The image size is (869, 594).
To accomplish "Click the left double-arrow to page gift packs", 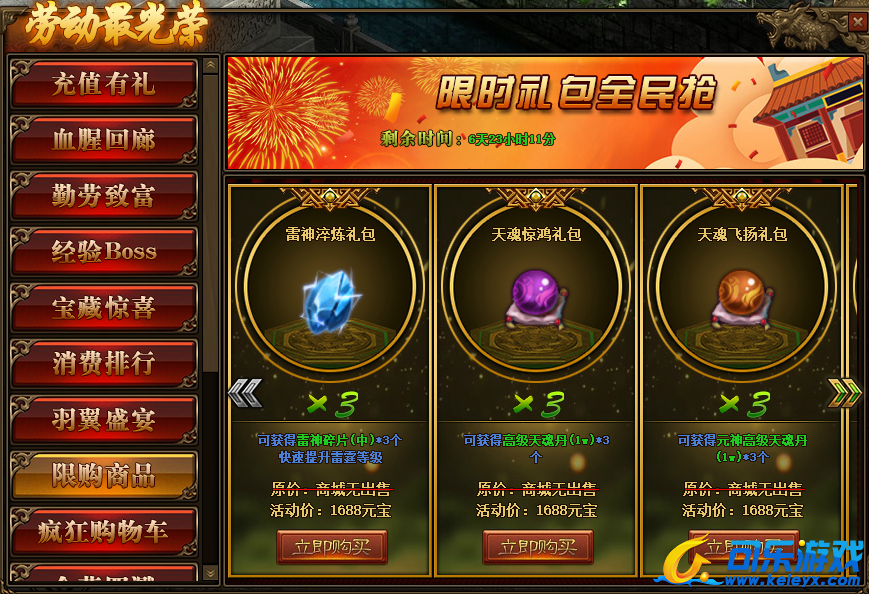I will click(x=244, y=393).
